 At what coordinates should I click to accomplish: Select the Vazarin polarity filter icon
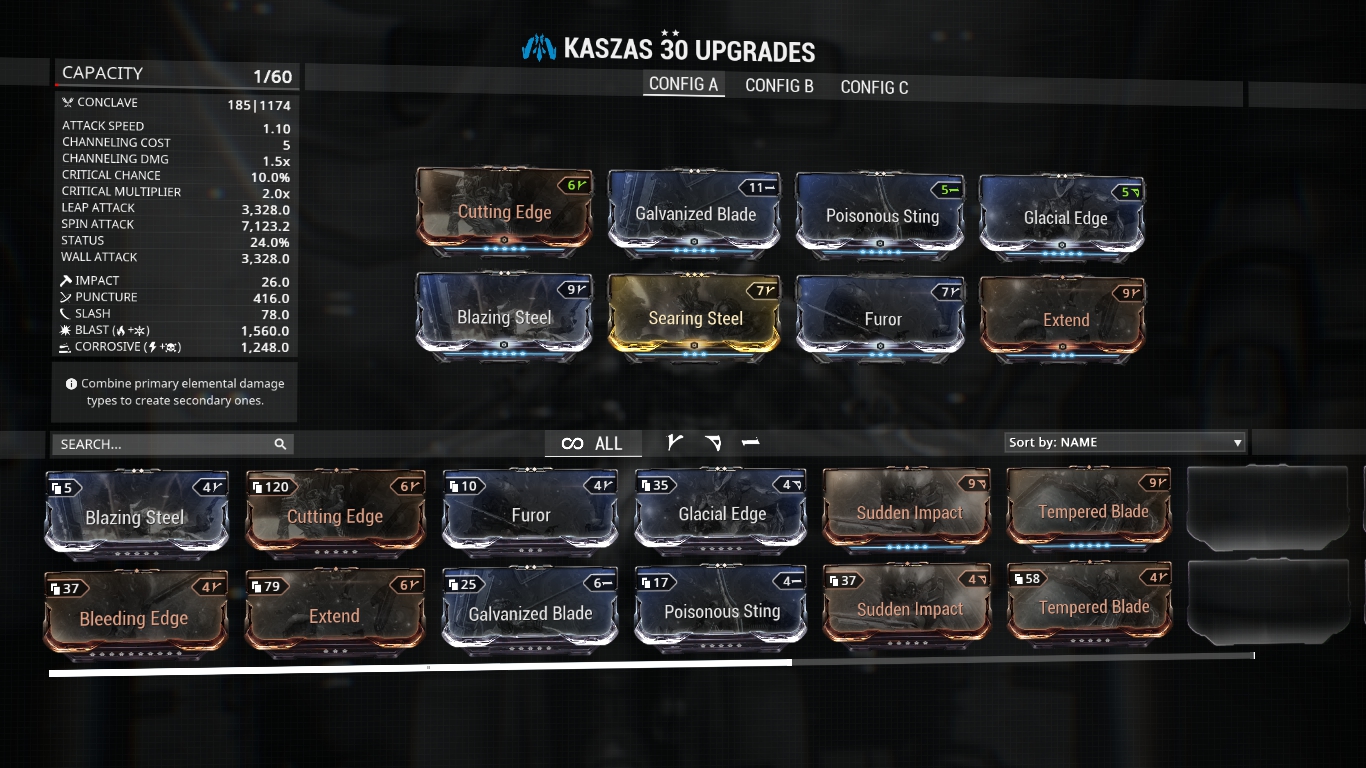[713, 441]
